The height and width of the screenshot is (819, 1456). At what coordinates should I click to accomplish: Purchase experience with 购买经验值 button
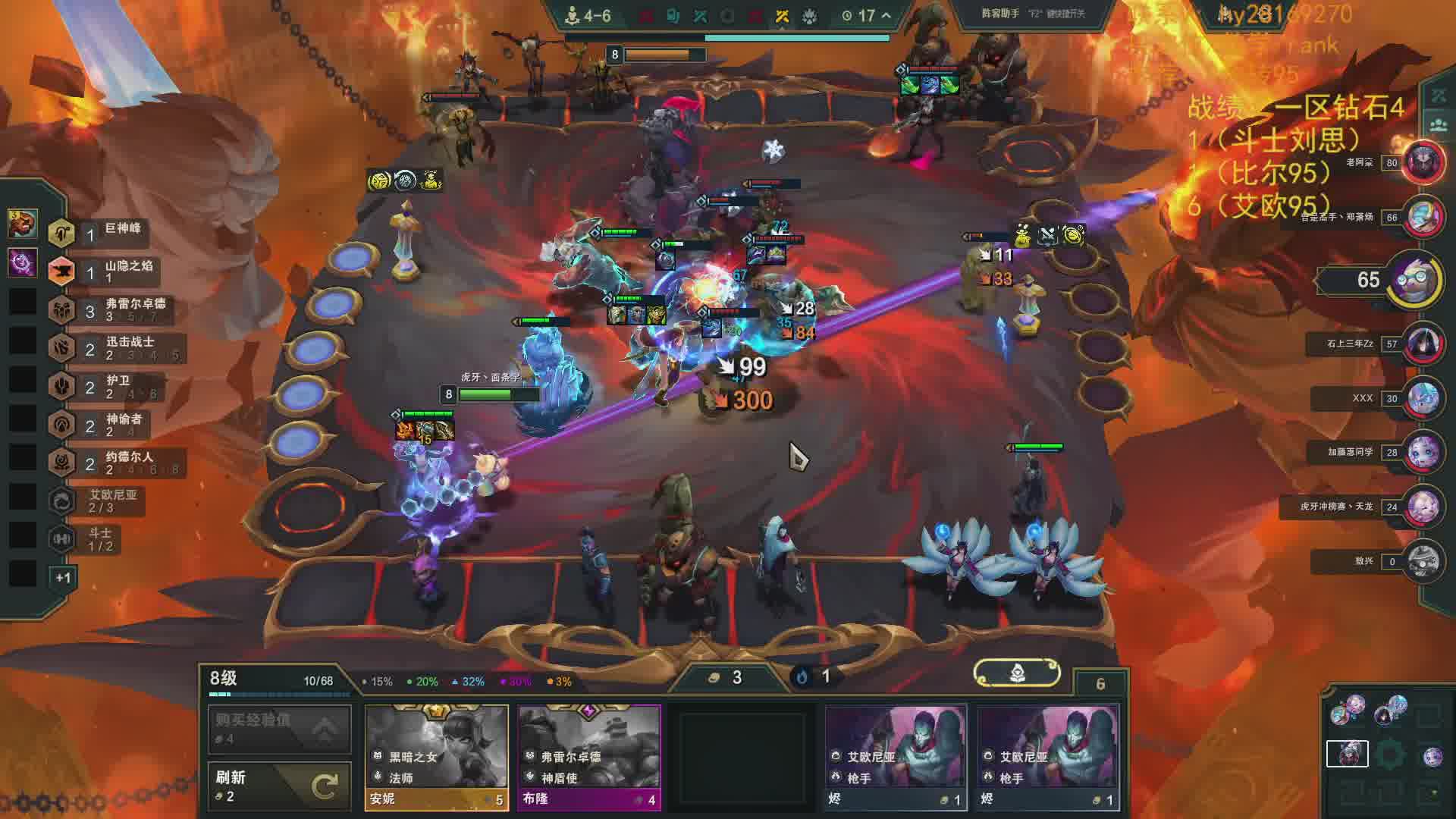(279, 729)
